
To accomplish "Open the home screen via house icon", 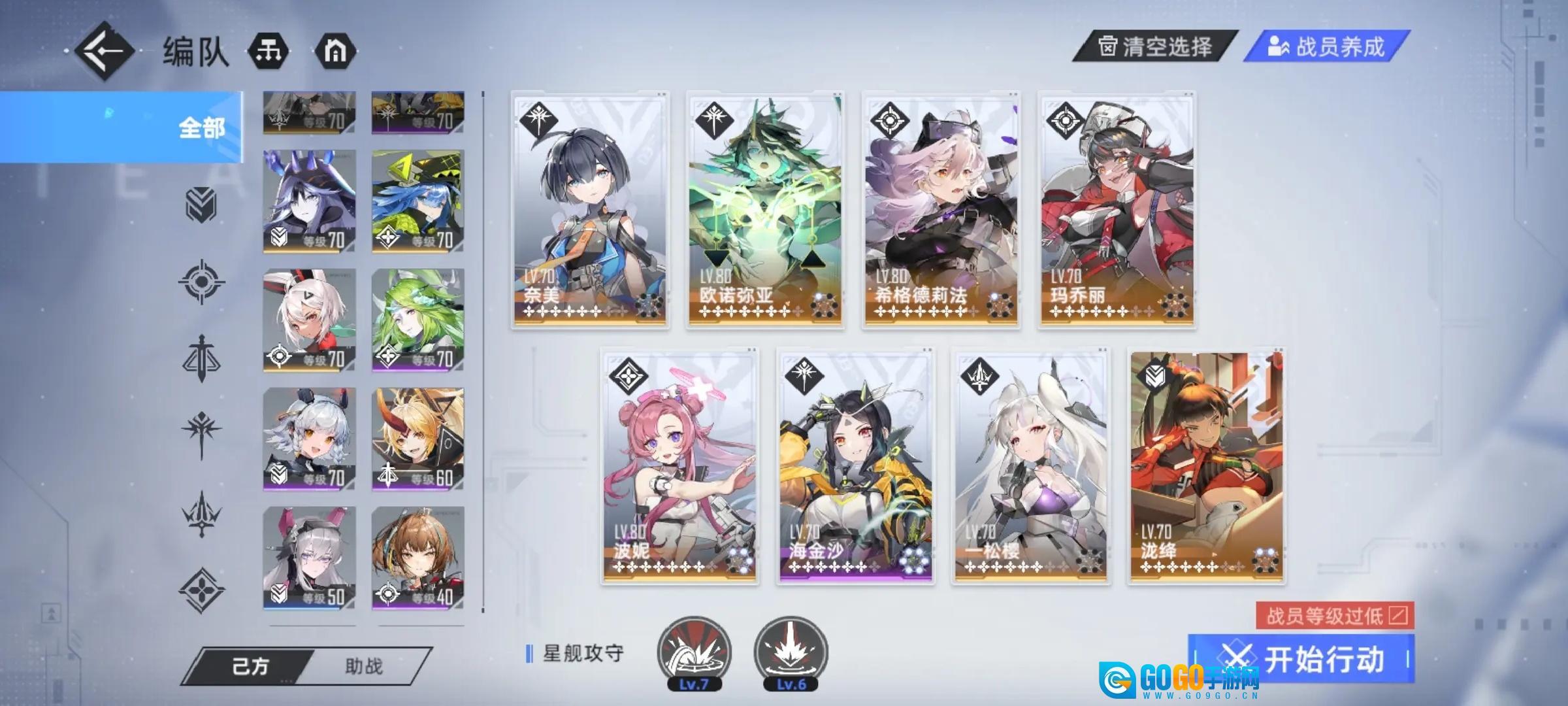I will click(335, 51).
